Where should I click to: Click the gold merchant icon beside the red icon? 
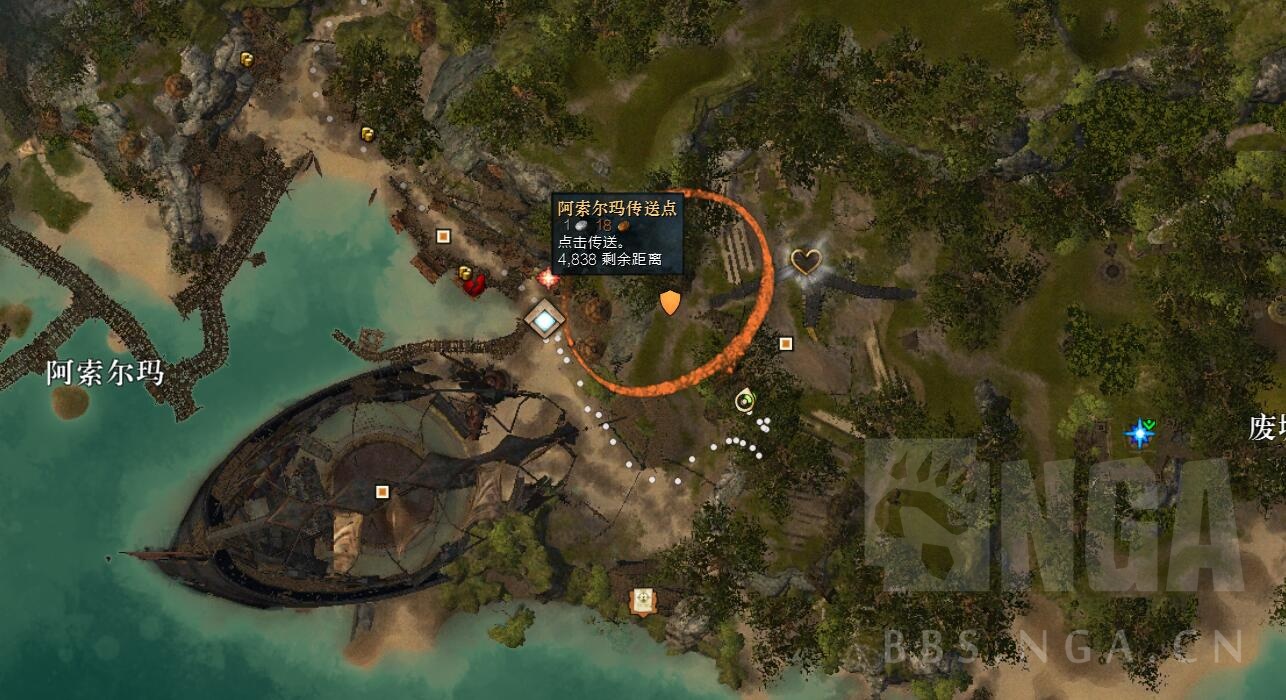pos(465,272)
